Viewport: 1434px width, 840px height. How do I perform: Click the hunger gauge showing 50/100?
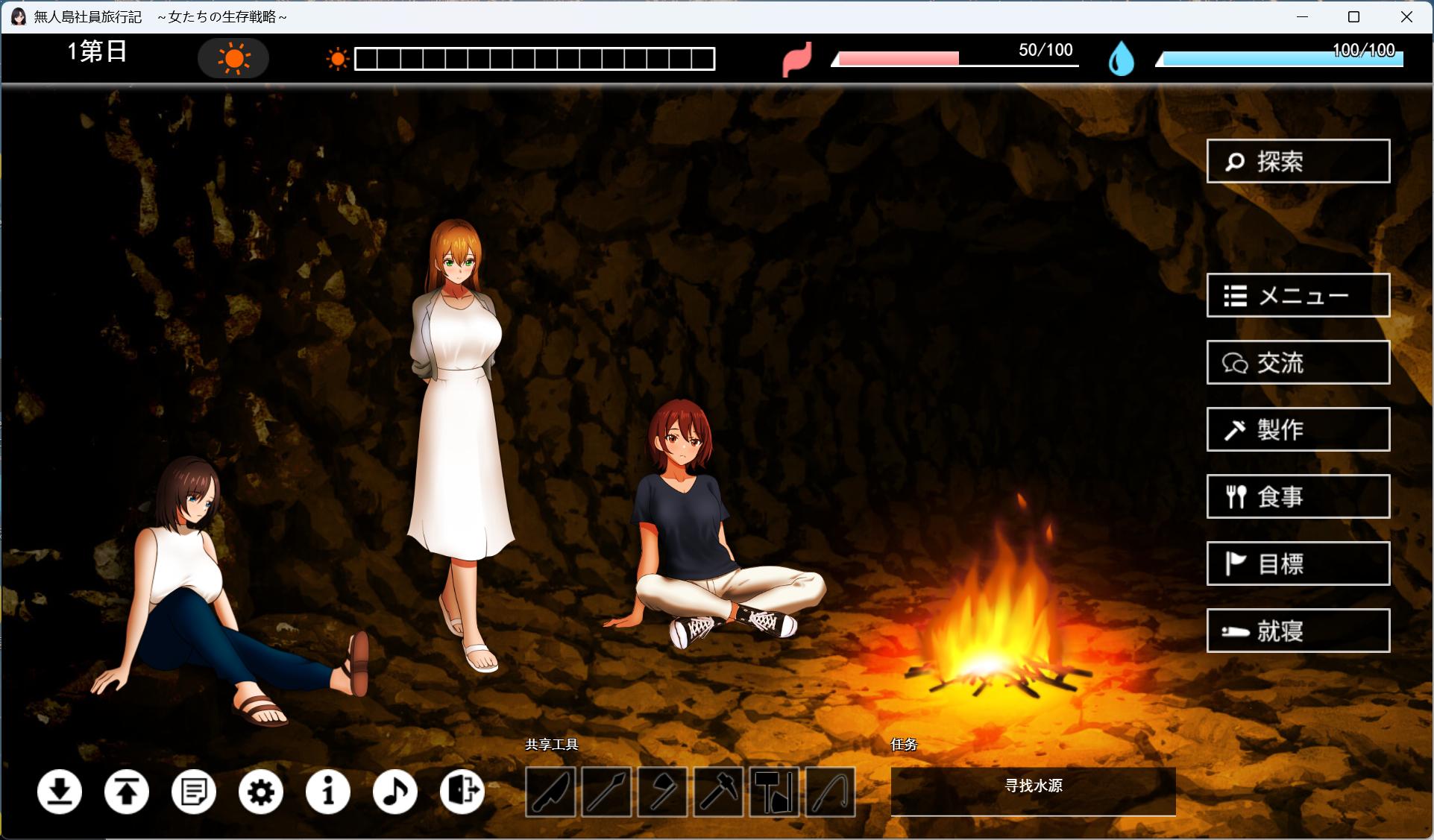(x=955, y=58)
